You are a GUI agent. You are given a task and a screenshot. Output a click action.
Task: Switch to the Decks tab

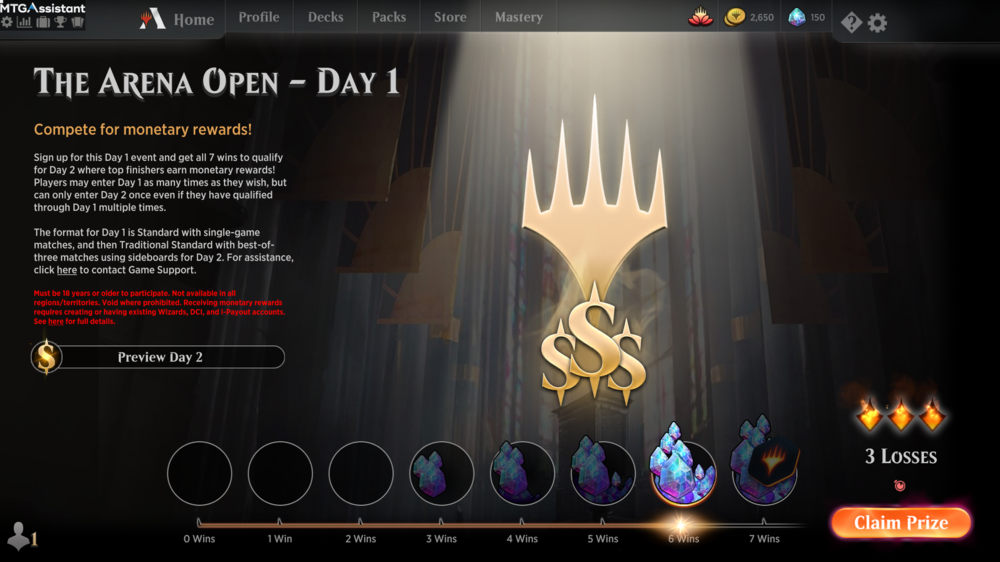click(325, 17)
